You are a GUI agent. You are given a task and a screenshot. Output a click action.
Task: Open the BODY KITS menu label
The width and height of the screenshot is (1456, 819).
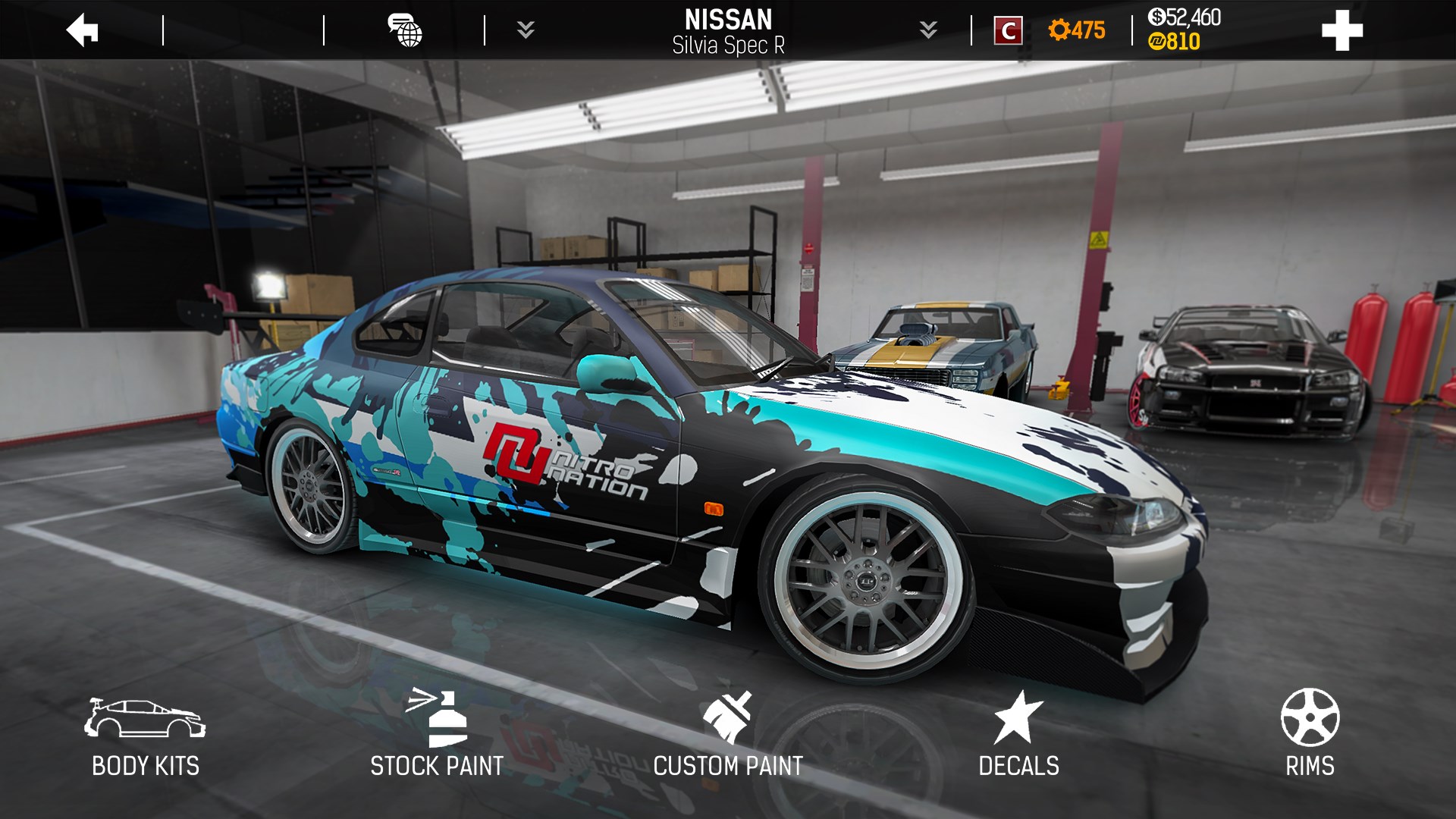(144, 766)
